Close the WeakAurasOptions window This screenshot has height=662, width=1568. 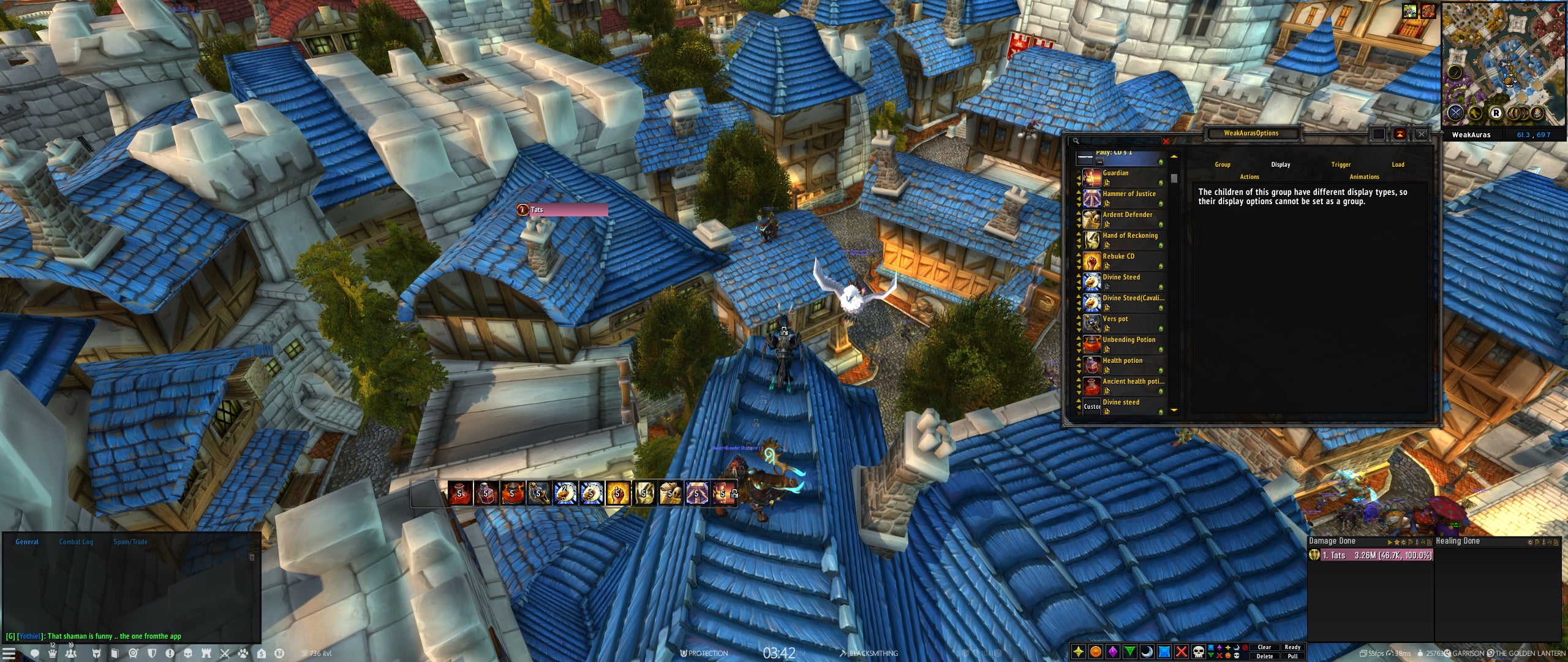click(1421, 134)
